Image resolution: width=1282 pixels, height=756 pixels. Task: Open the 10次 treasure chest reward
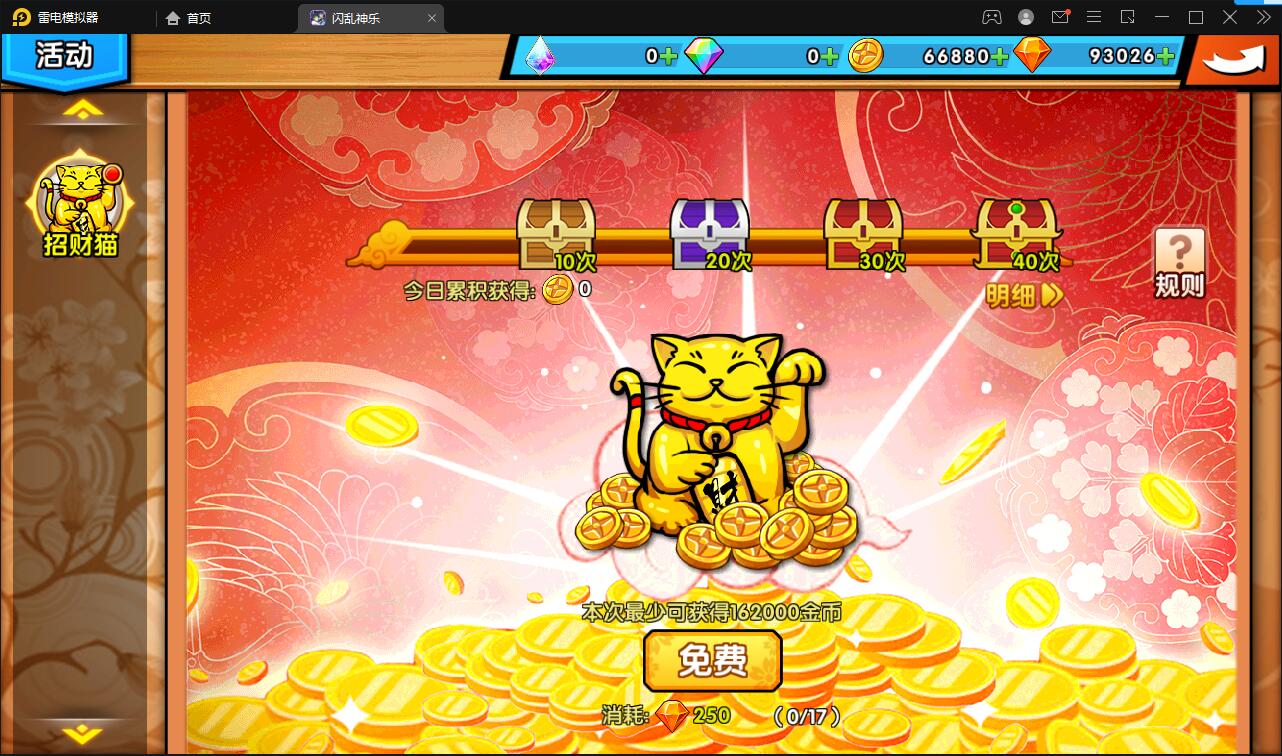click(x=556, y=232)
